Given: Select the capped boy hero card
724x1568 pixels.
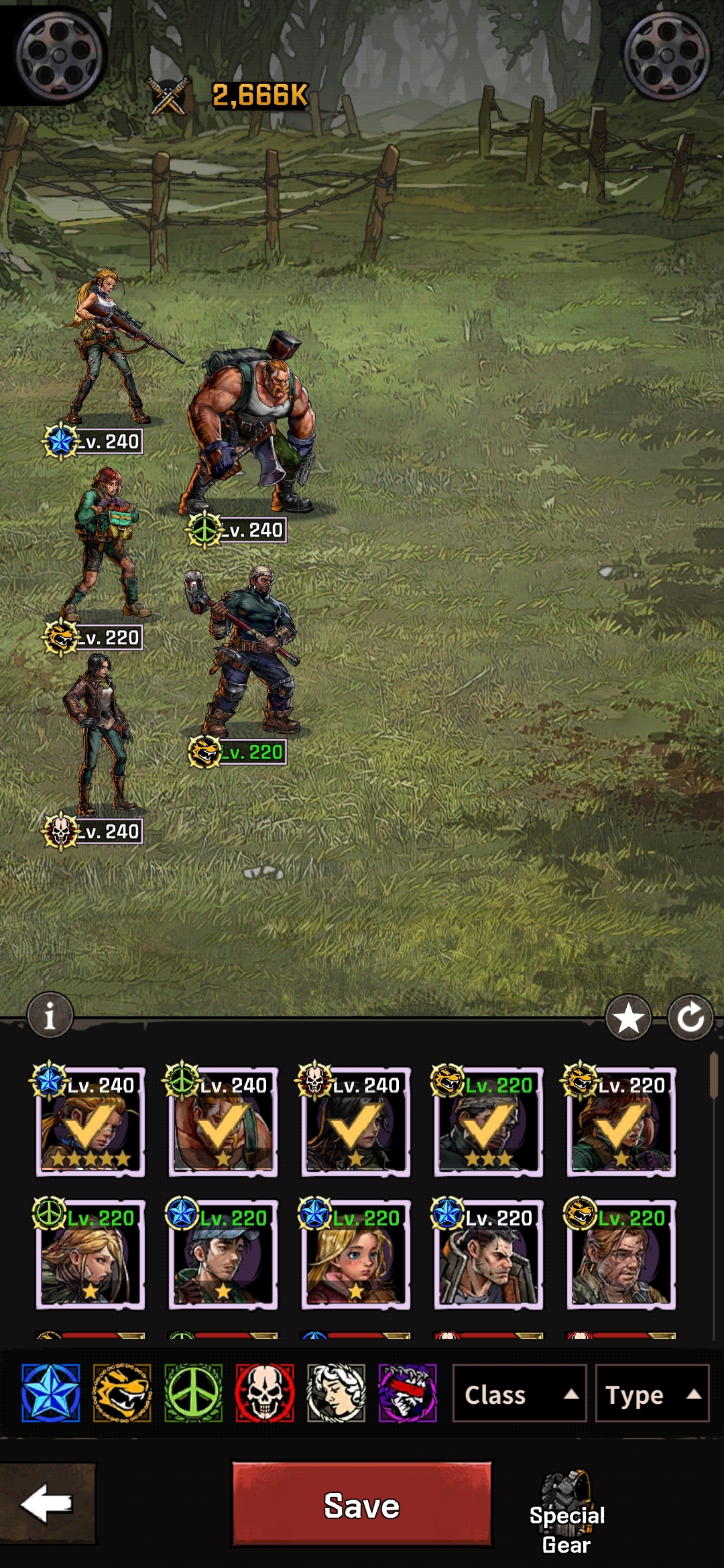Looking at the screenshot, I should point(223,1254).
